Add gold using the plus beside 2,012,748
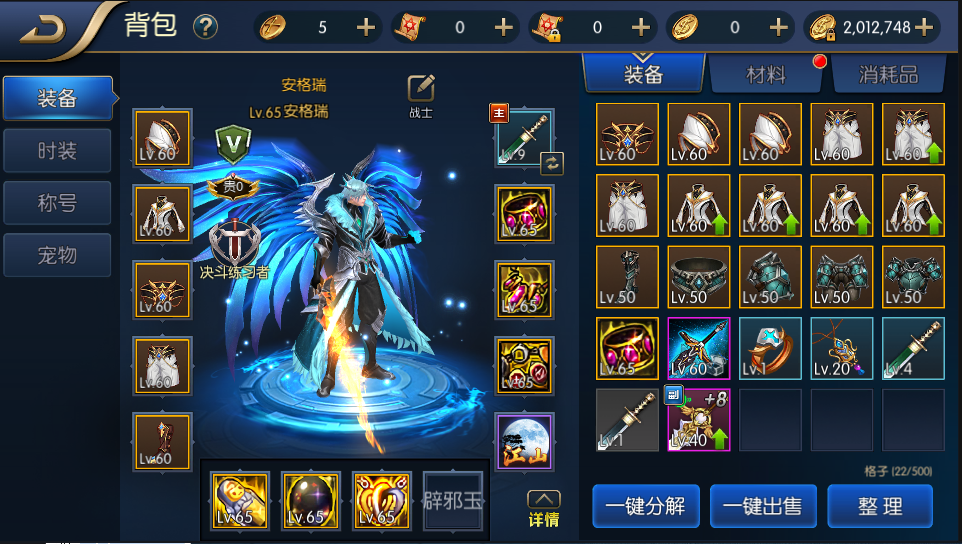 [x=923, y=27]
